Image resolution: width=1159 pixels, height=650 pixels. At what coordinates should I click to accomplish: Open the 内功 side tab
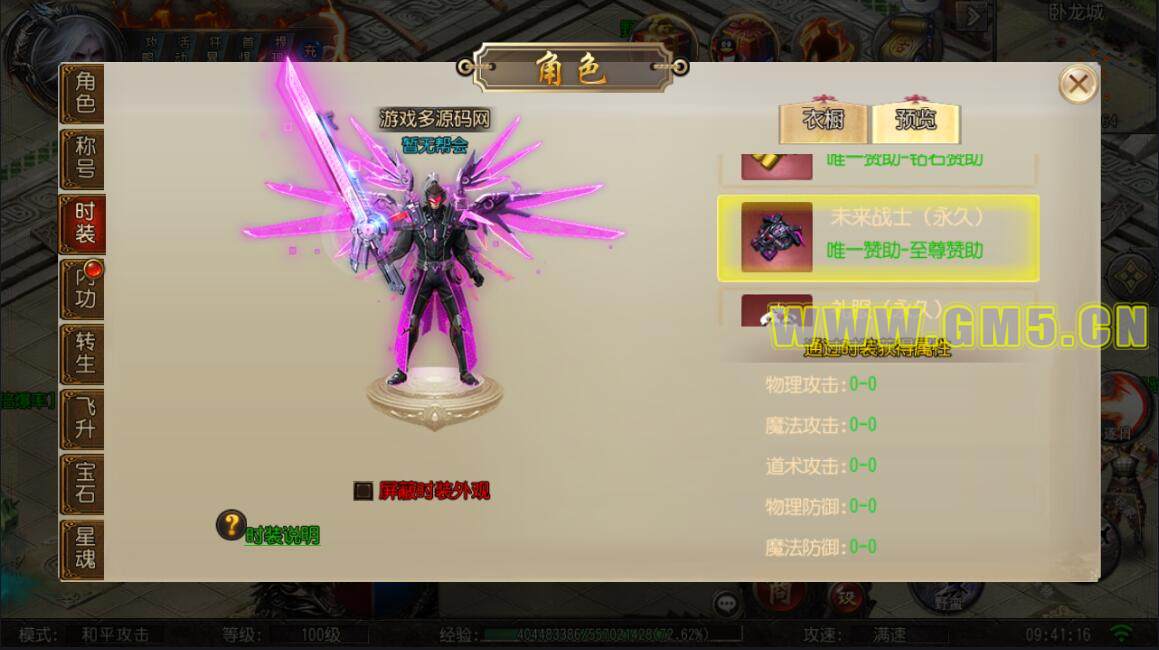point(84,289)
